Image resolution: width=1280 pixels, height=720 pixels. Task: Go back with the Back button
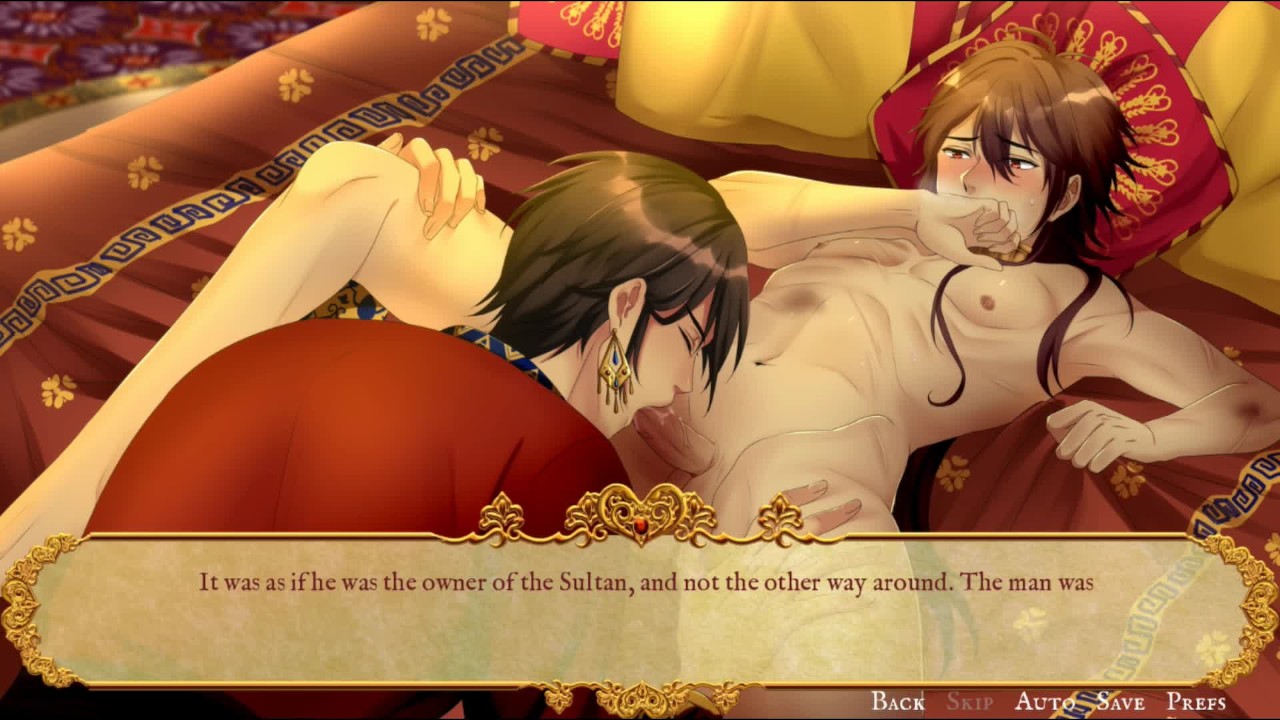tap(897, 701)
